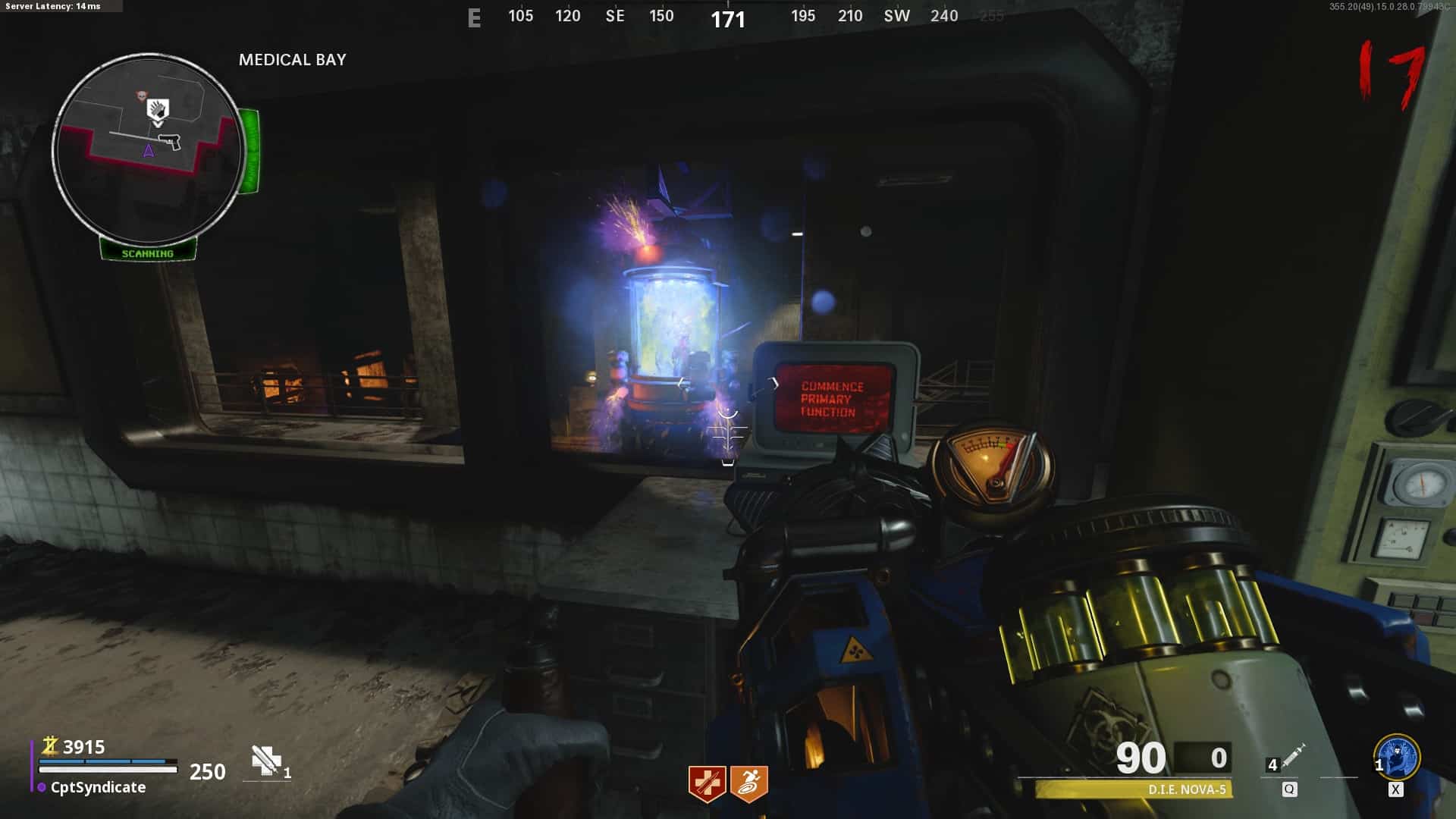Screen dimensions: 1456x819
Task: Click the self-revive cross icon
Action: pos(266,761)
